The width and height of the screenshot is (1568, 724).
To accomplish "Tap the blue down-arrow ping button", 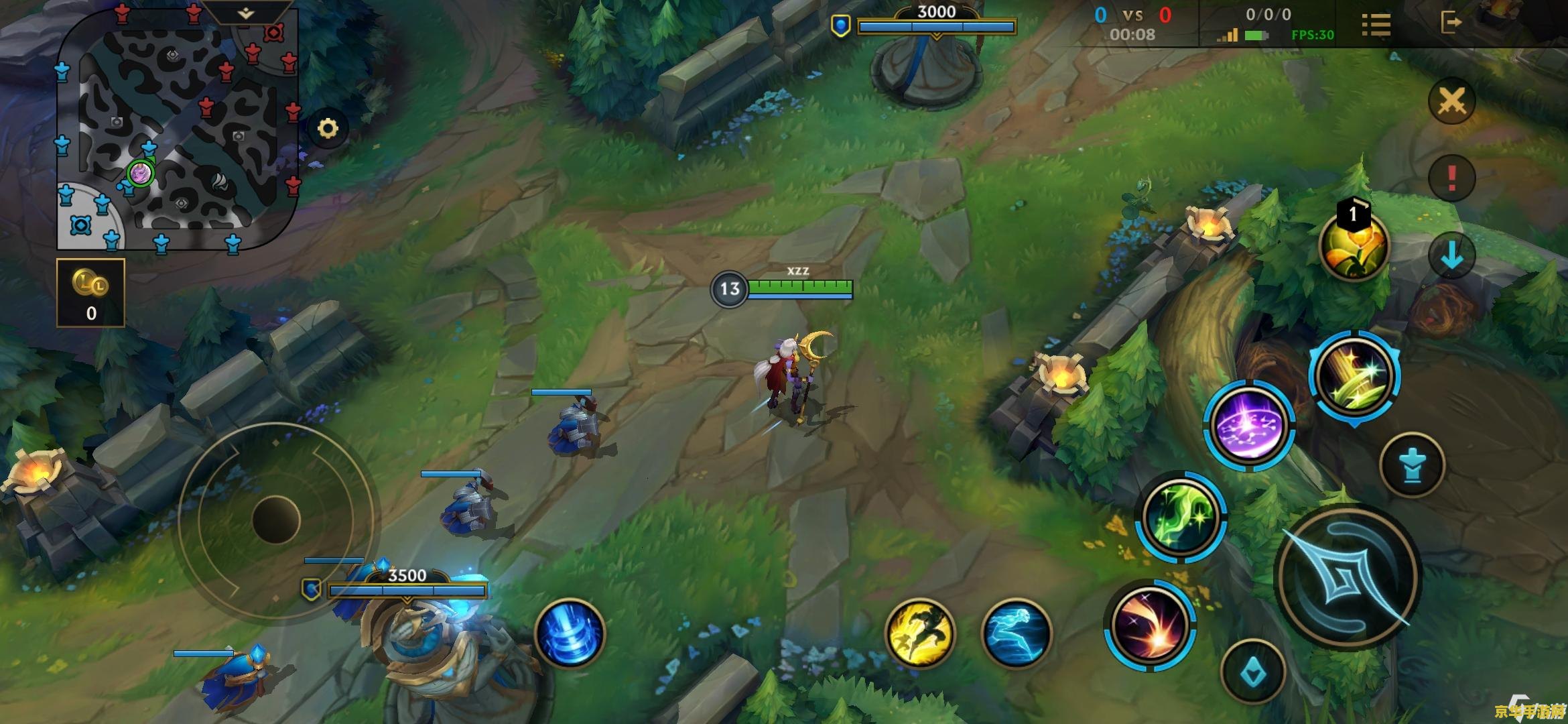I will 1451,255.
